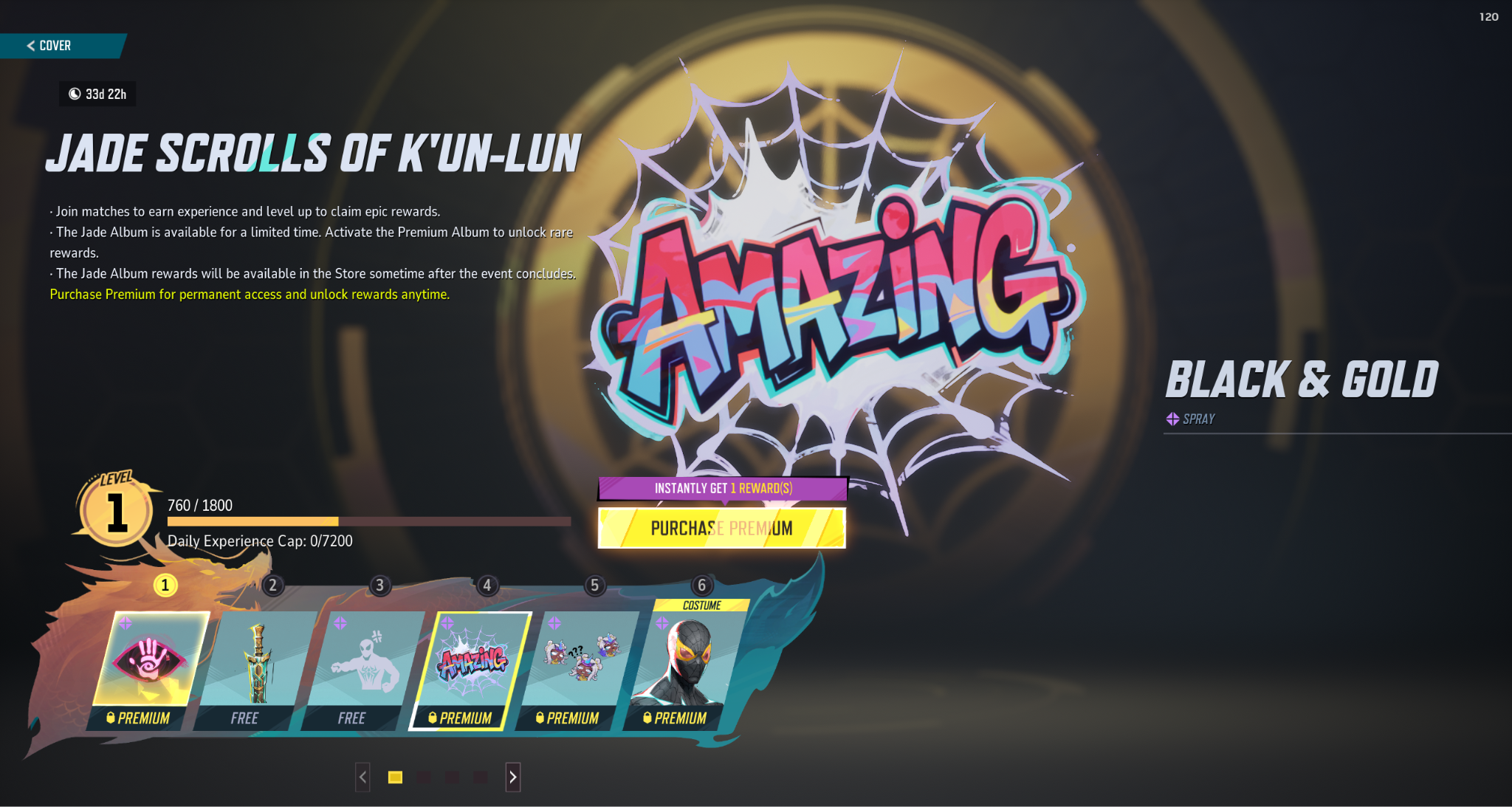The image size is (1512, 807).
Task: Click the INSTANTLY GET 1 REWARD(S) banner
Action: [x=720, y=488]
